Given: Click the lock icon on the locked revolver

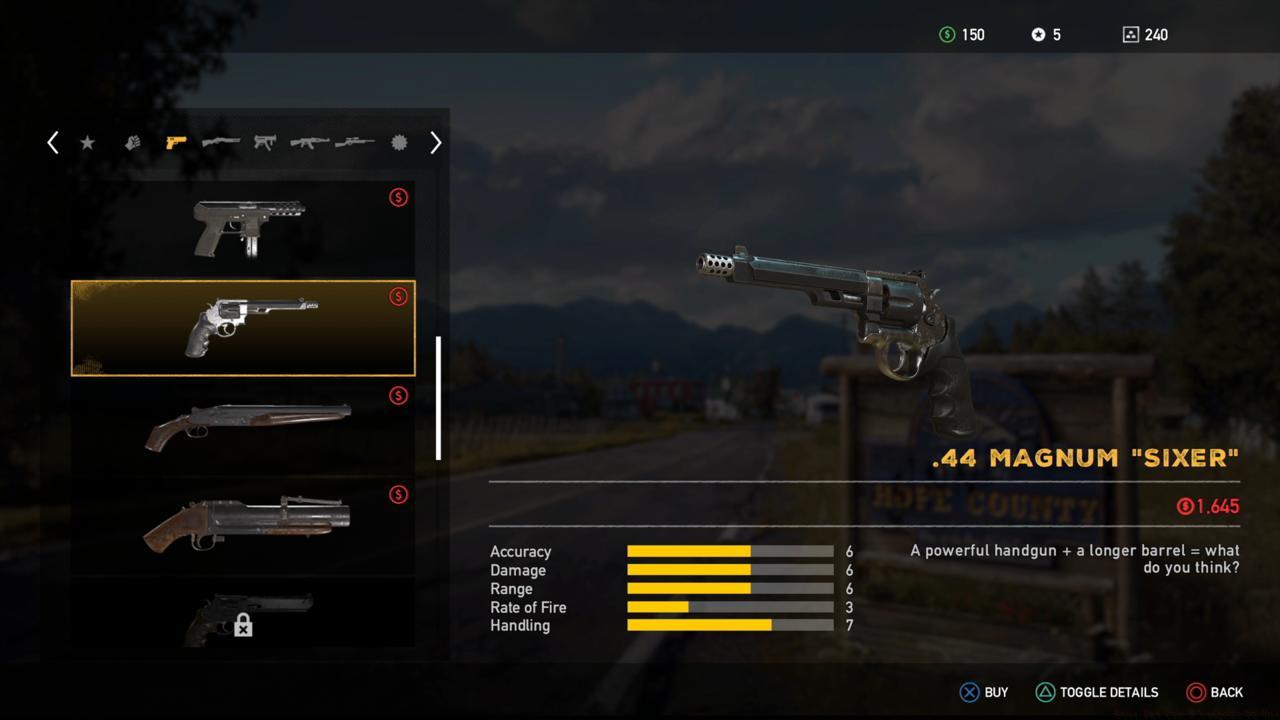Looking at the screenshot, I should point(242,624).
